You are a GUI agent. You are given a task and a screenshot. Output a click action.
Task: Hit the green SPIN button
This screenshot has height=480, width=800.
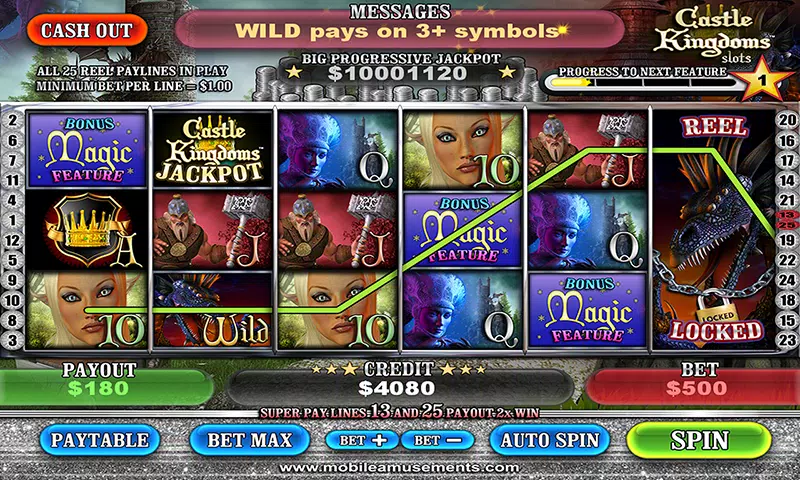point(700,439)
